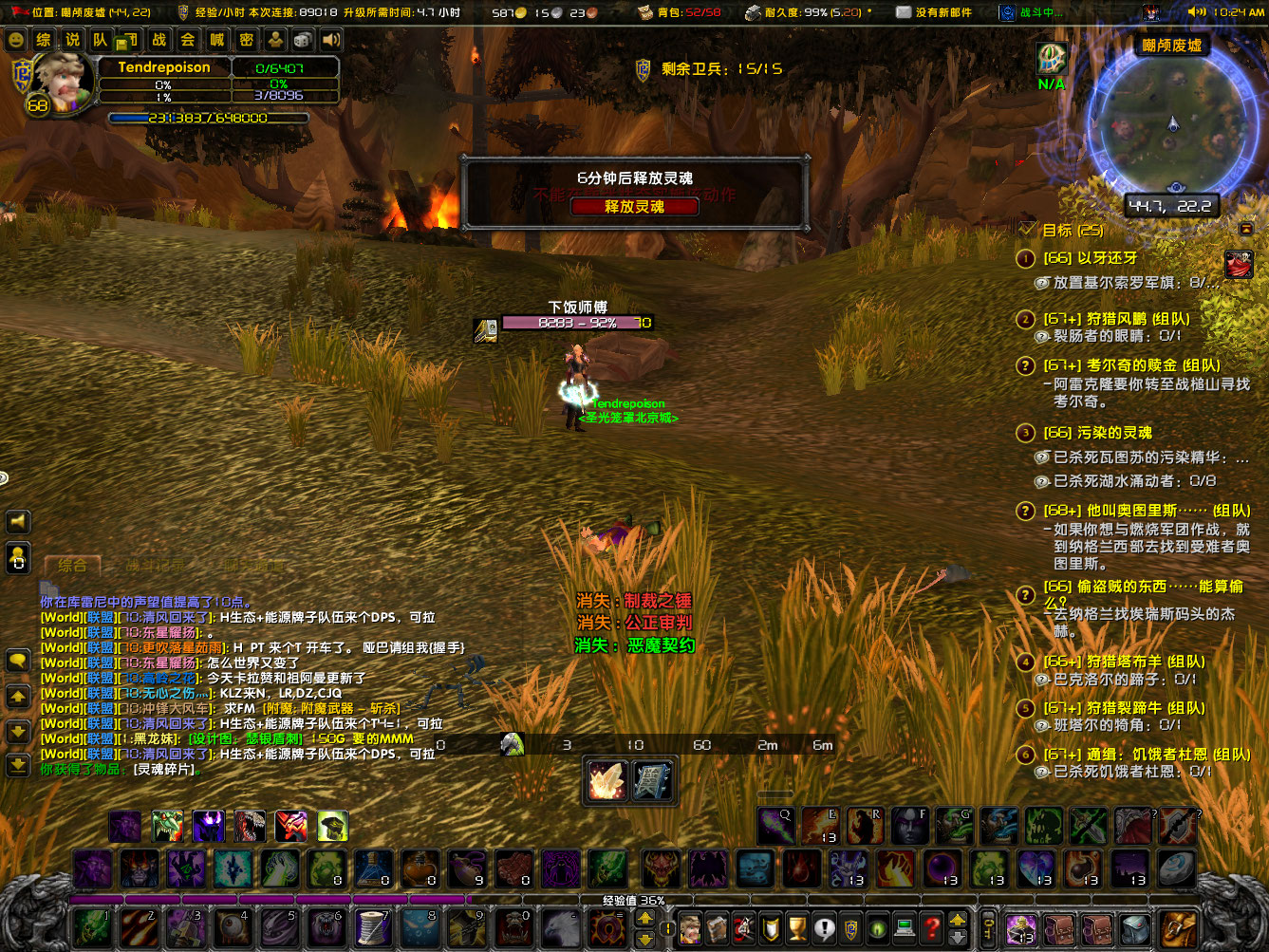Open the spellbook from the micro menu
1269x952 pixels.
(716, 928)
